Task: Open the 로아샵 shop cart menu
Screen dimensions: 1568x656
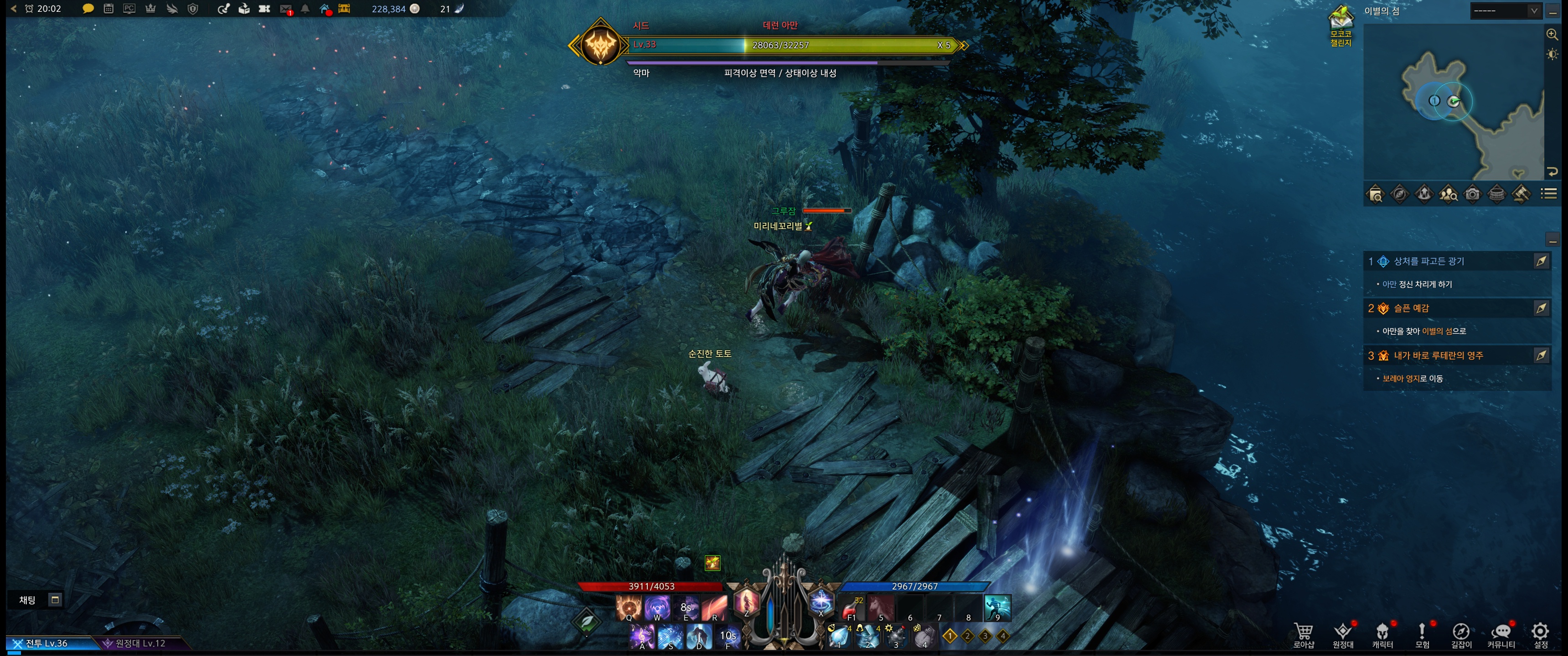Action: 1303,635
